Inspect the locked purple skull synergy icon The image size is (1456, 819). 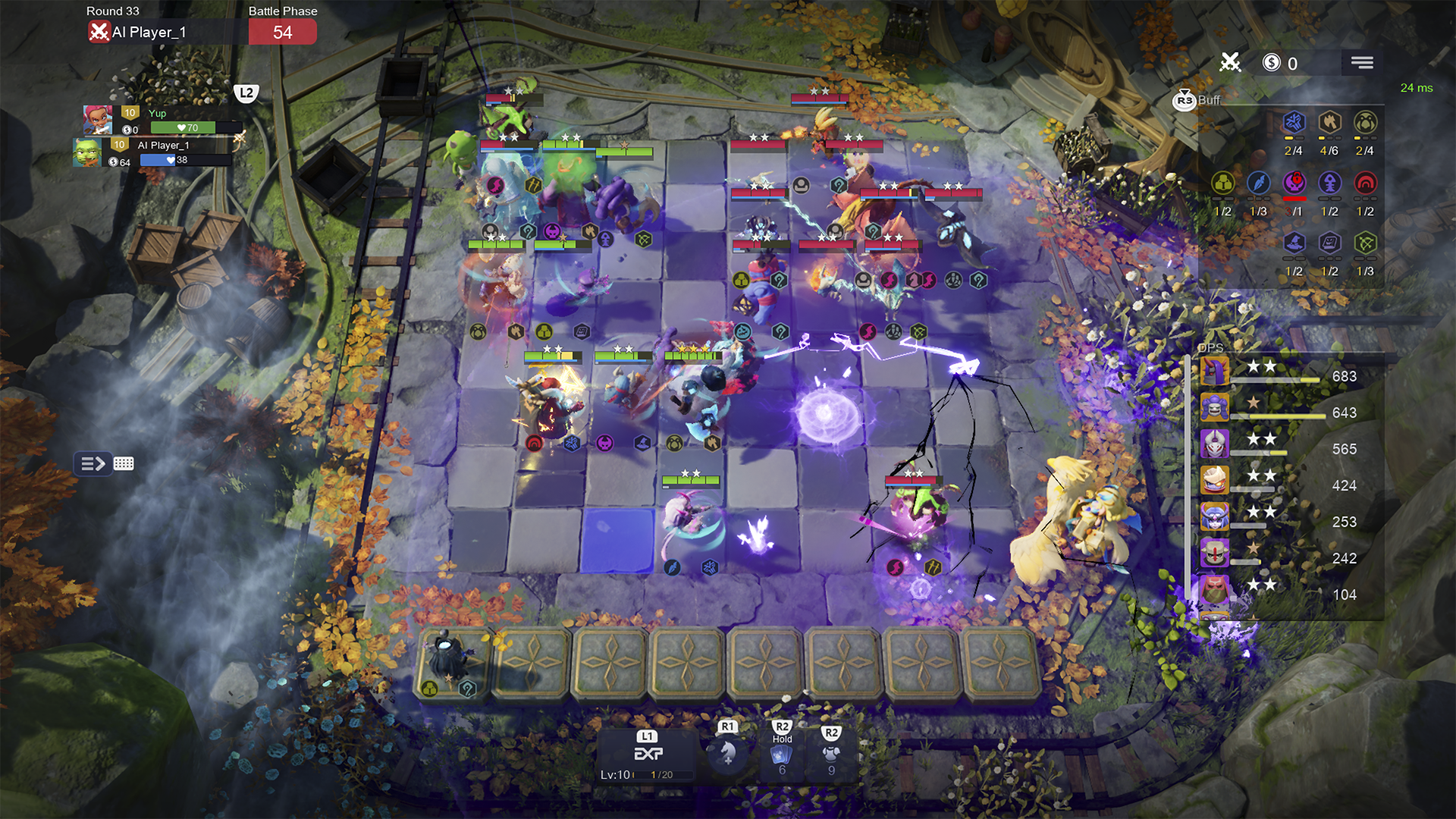point(1294,184)
